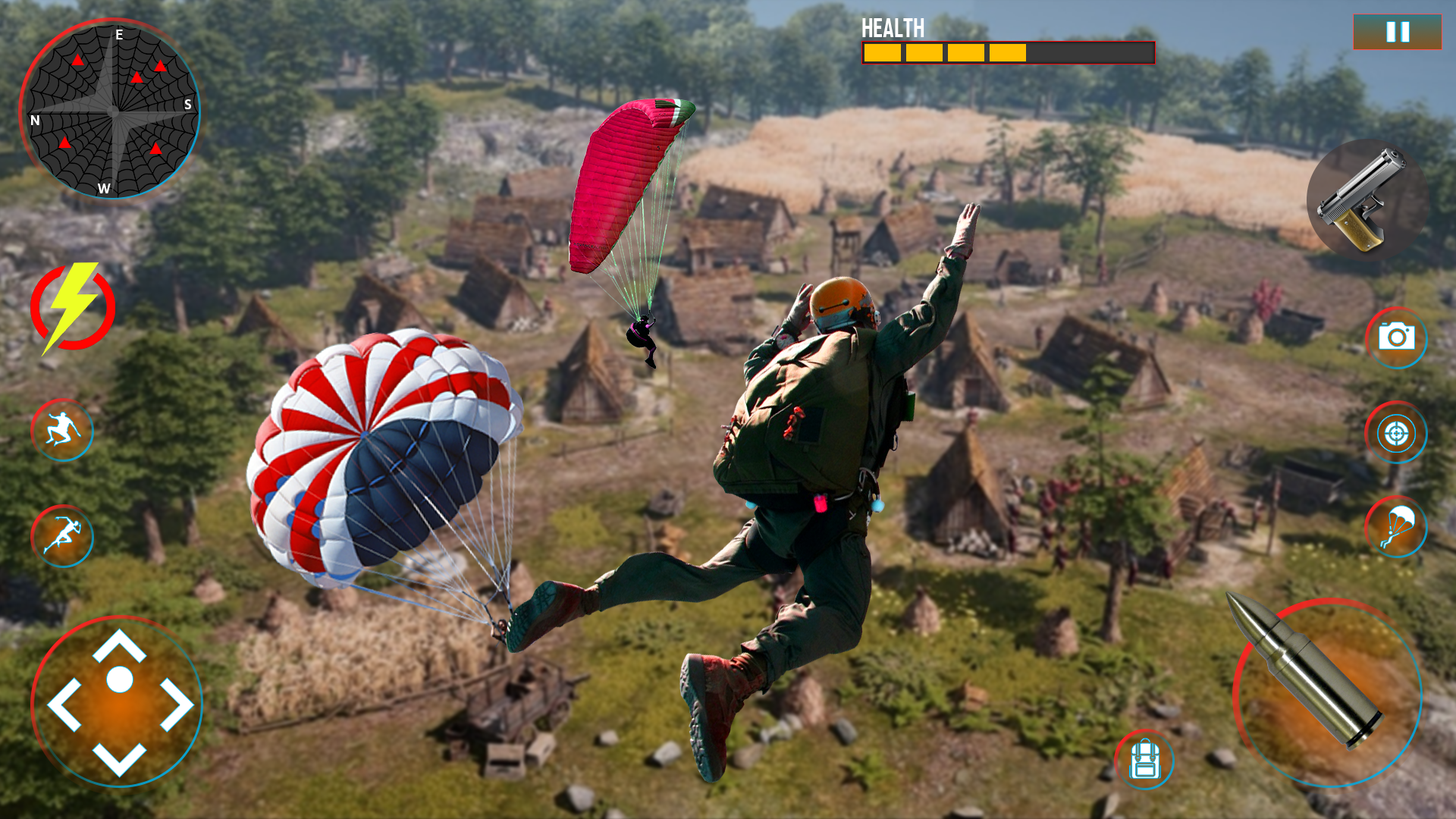The width and height of the screenshot is (1456, 819).
Task: Tap the center of the joystick
Action: pos(121,698)
